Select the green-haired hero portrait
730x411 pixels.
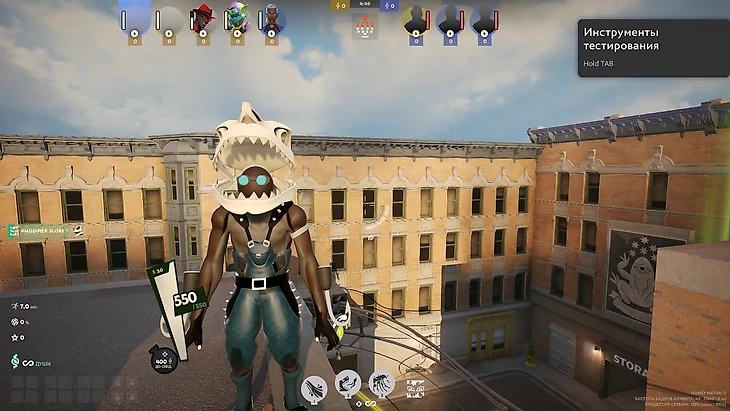237,18
